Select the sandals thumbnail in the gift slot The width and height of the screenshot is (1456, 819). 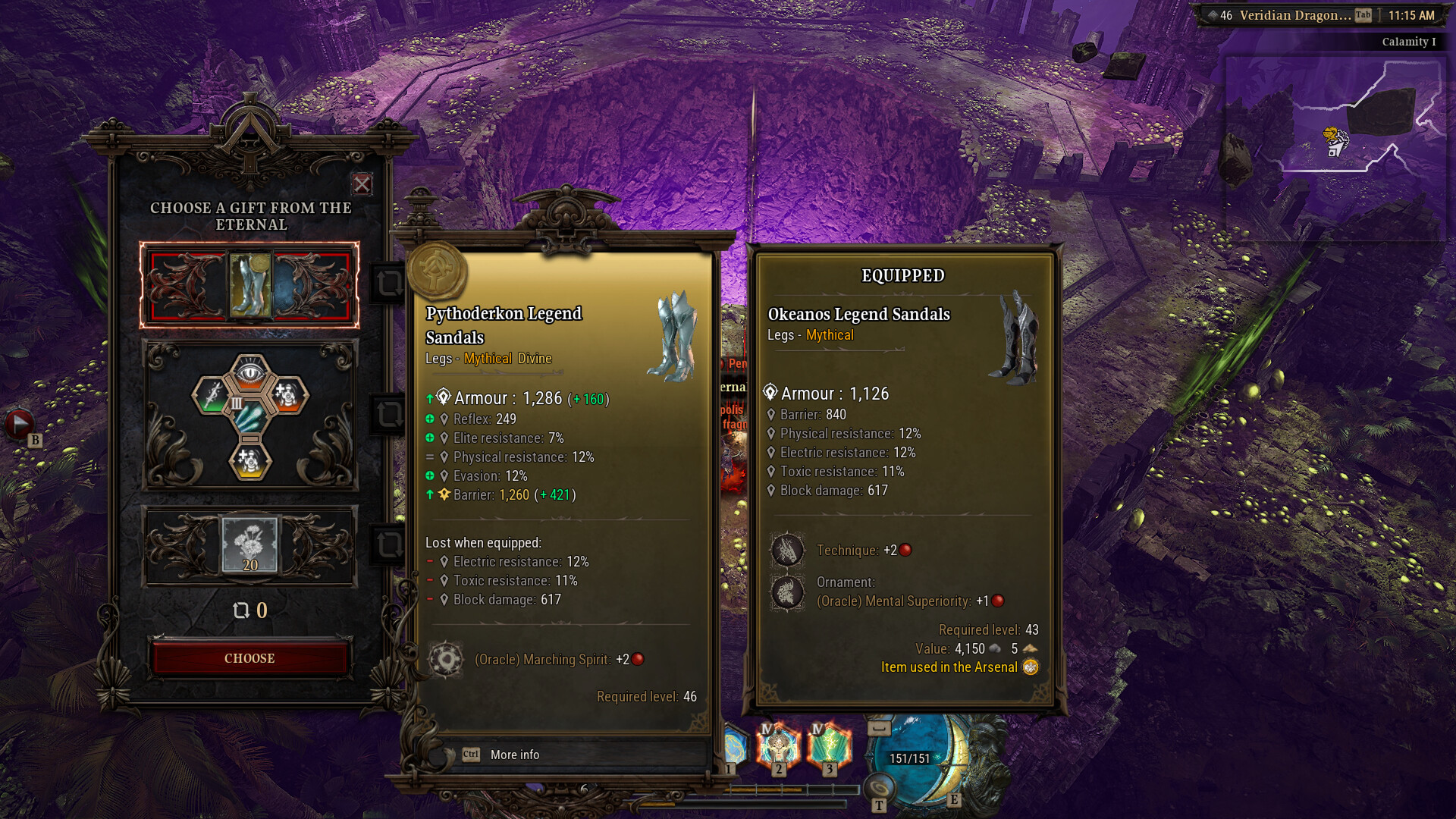[x=250, y=284]
